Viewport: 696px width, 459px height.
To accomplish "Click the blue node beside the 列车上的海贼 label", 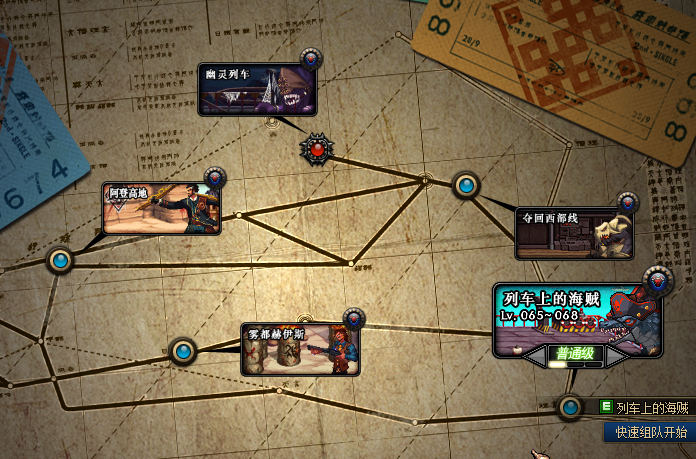I will 570,407.
